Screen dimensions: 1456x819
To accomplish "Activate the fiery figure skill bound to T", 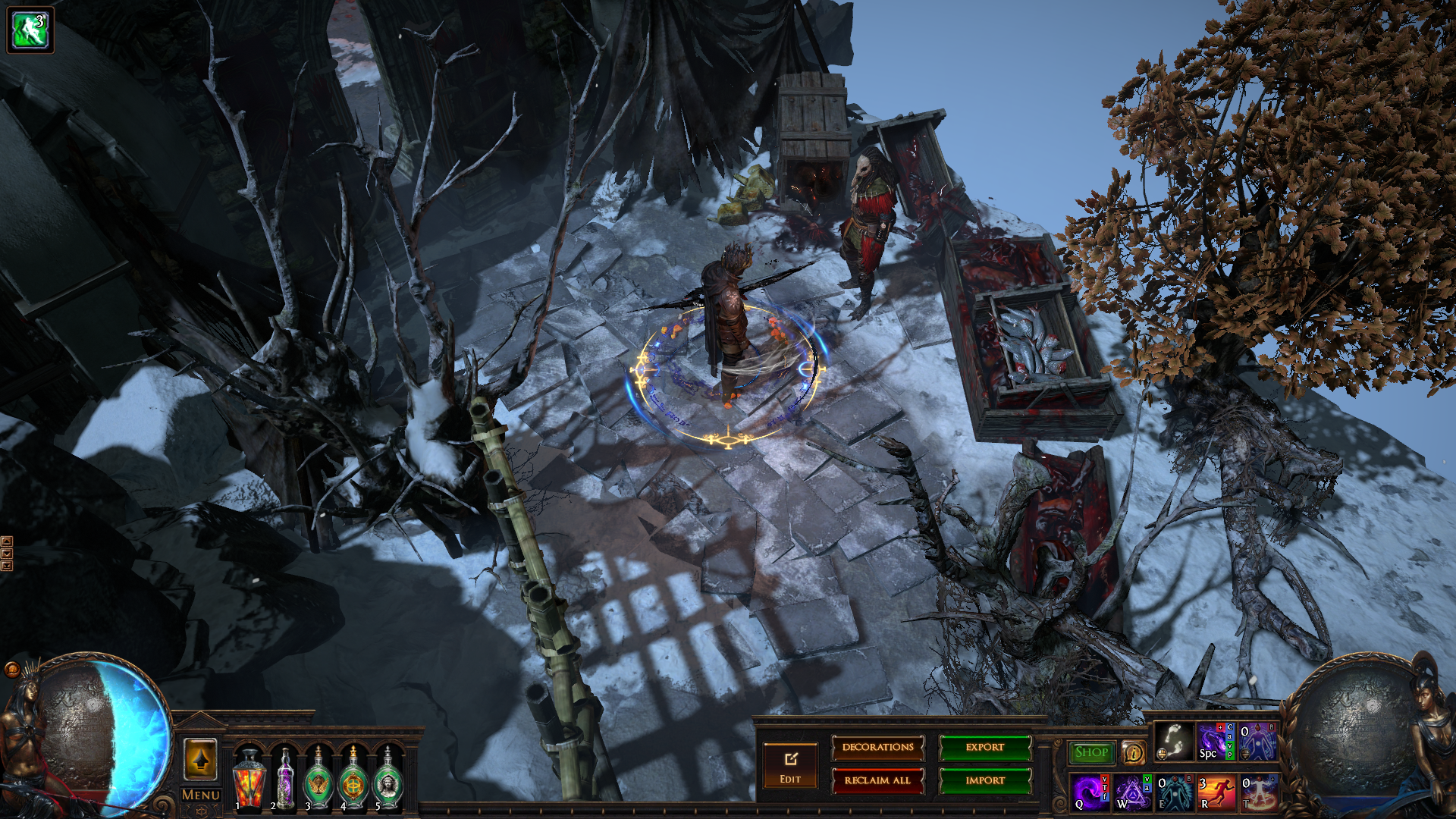I will pos(1258,792).
